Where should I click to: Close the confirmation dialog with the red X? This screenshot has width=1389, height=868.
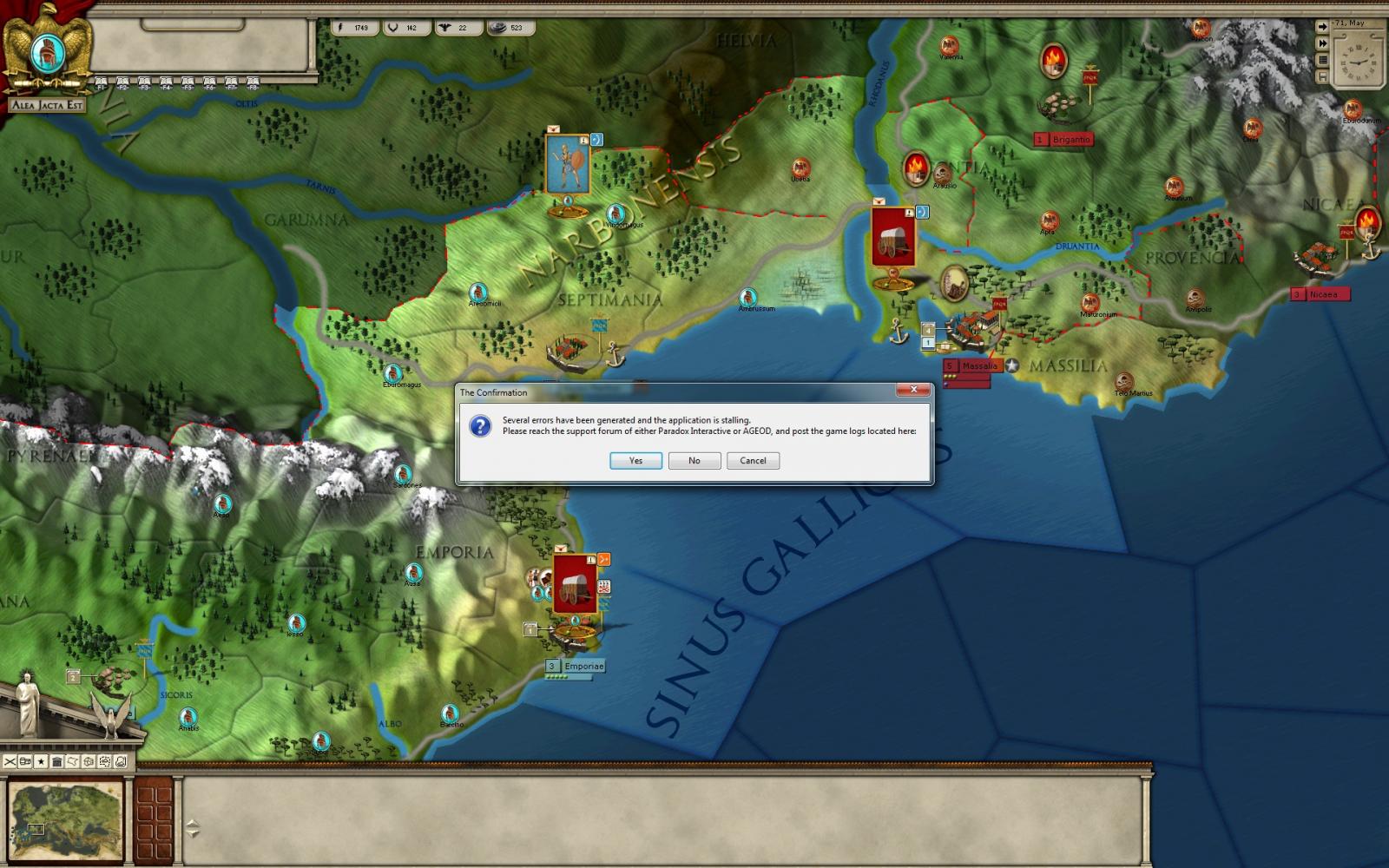click(913, 391)
